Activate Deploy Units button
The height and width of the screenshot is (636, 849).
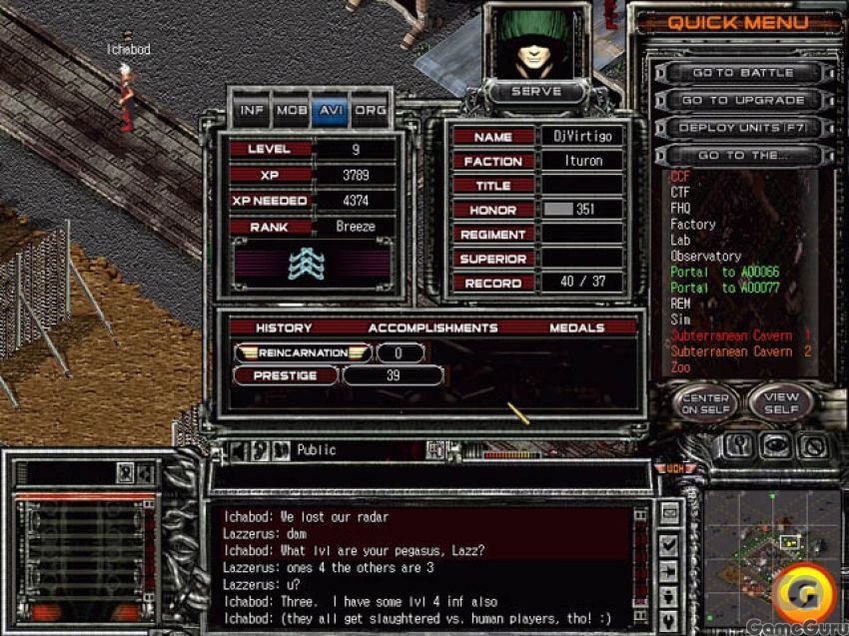tap(742, 128)
